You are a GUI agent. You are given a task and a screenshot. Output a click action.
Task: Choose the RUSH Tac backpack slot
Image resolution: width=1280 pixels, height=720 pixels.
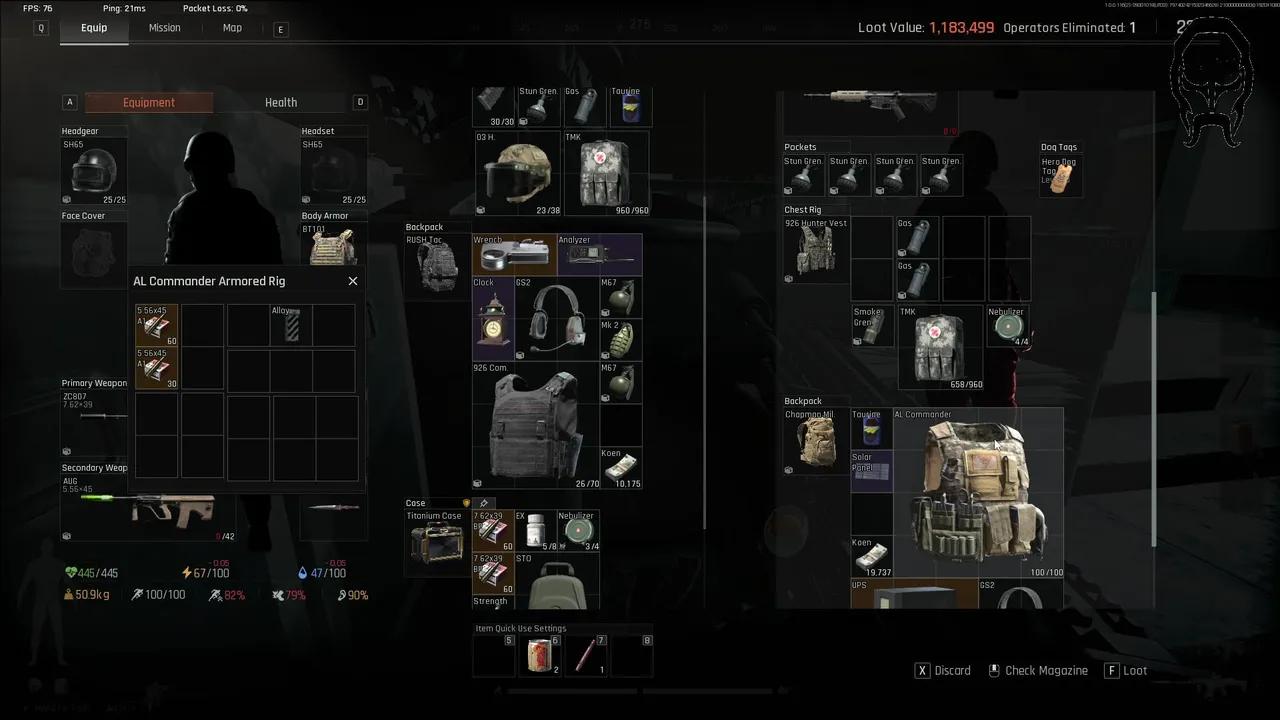click(x=437, y=265)
